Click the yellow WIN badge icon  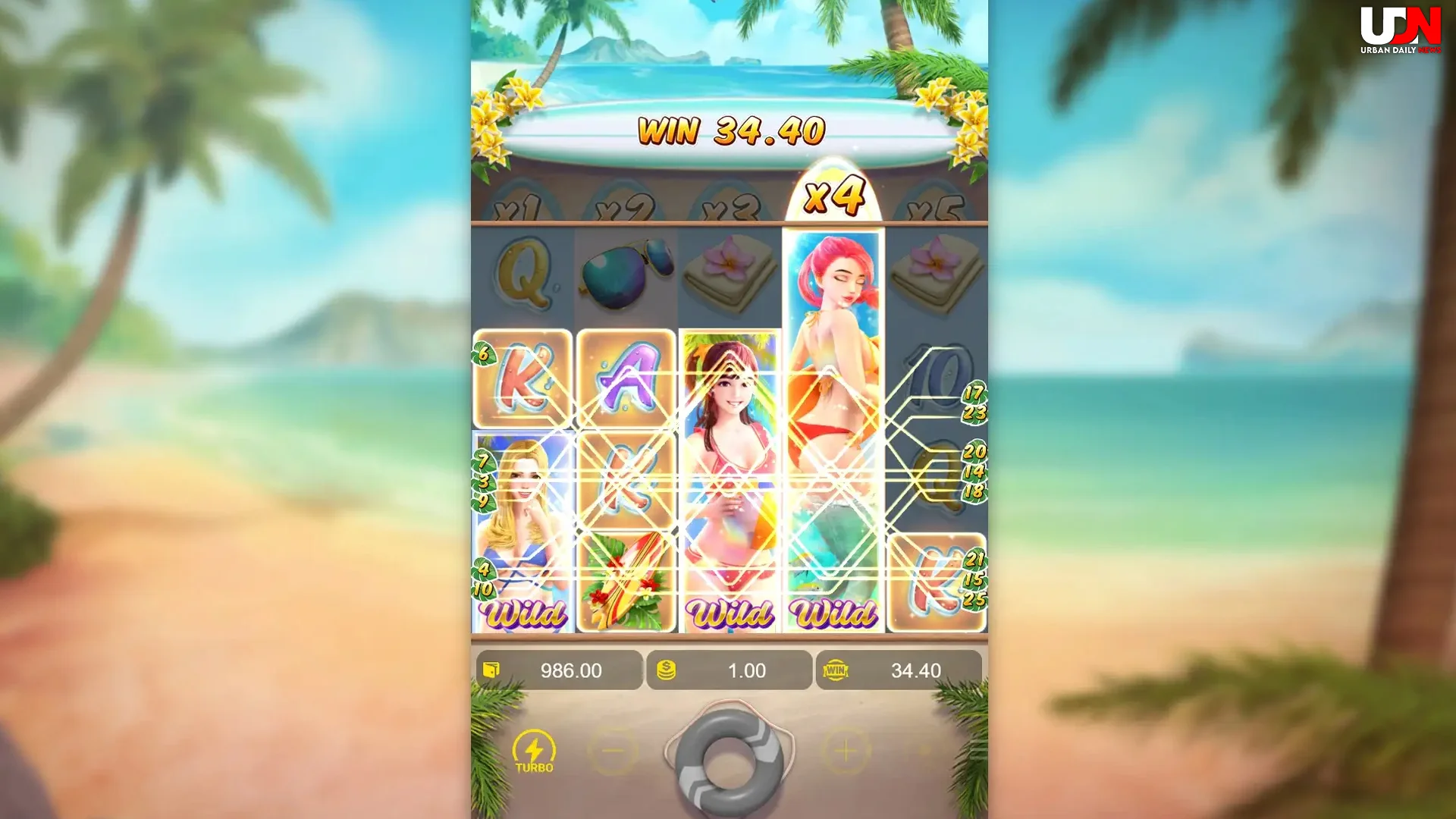coord(834,670)
